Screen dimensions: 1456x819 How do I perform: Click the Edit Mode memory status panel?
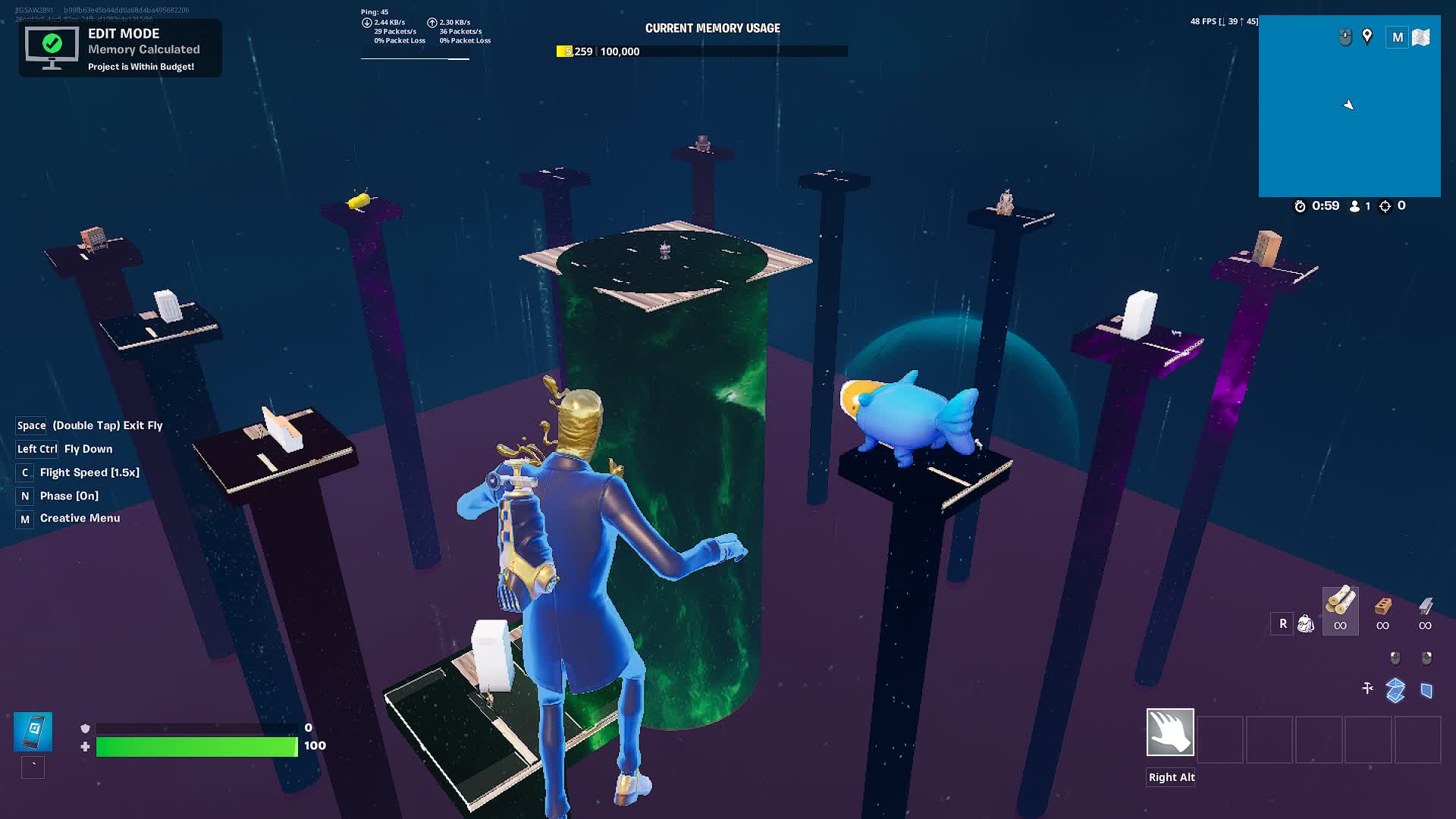click(x=121, y=49)
